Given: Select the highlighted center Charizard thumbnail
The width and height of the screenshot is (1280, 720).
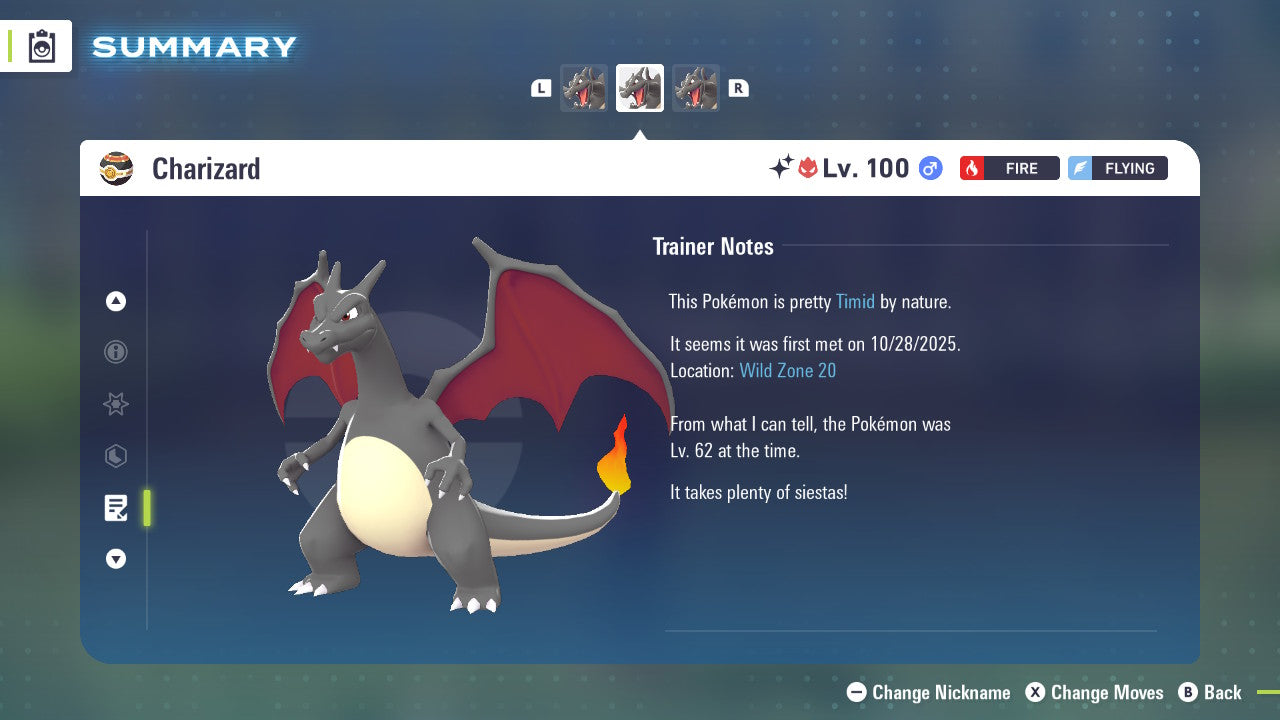Looking at the screenshot, I should coord(639,88).
